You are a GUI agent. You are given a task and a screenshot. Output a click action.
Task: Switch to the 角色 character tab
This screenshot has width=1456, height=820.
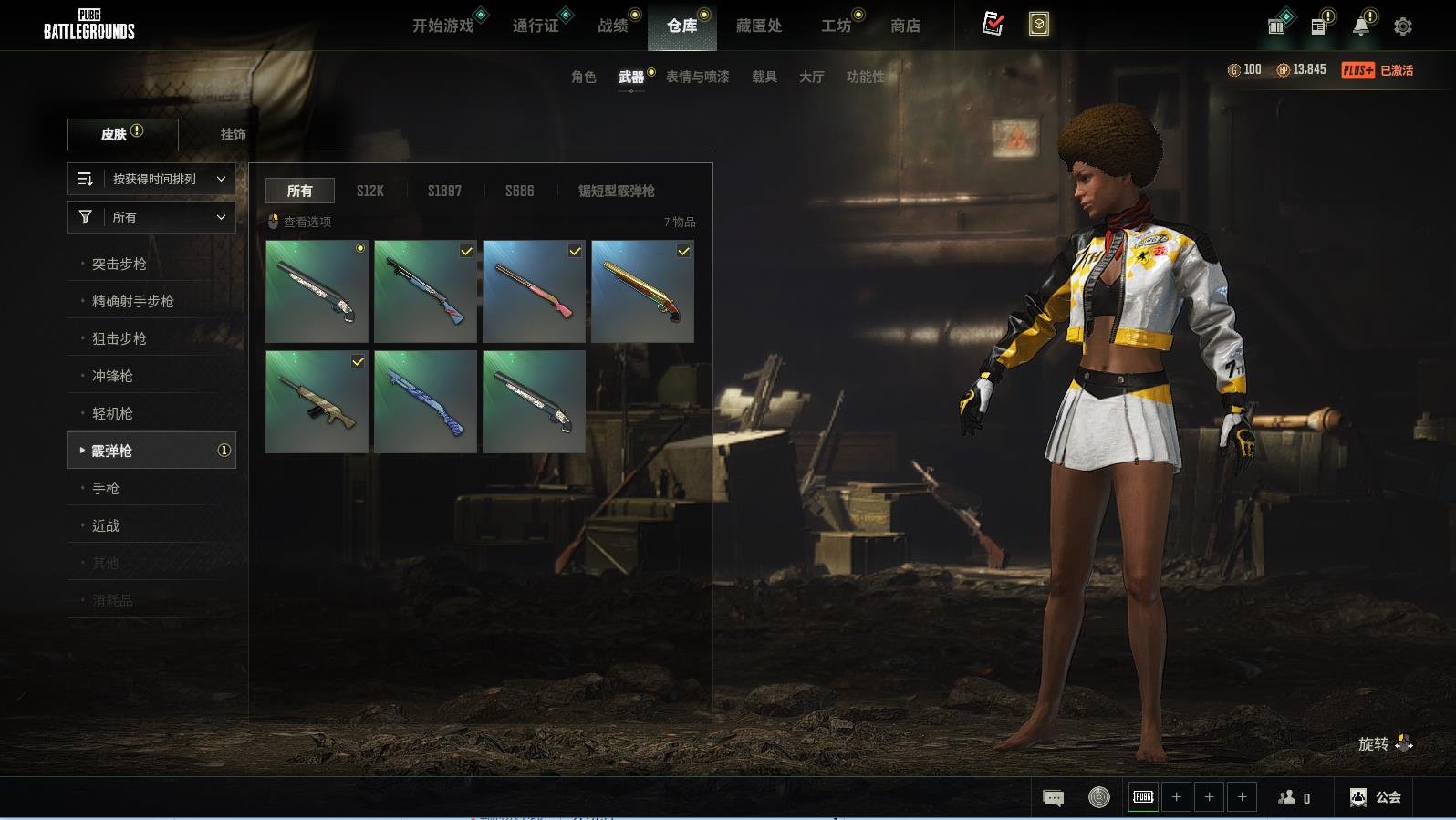[x=583, y=77]
